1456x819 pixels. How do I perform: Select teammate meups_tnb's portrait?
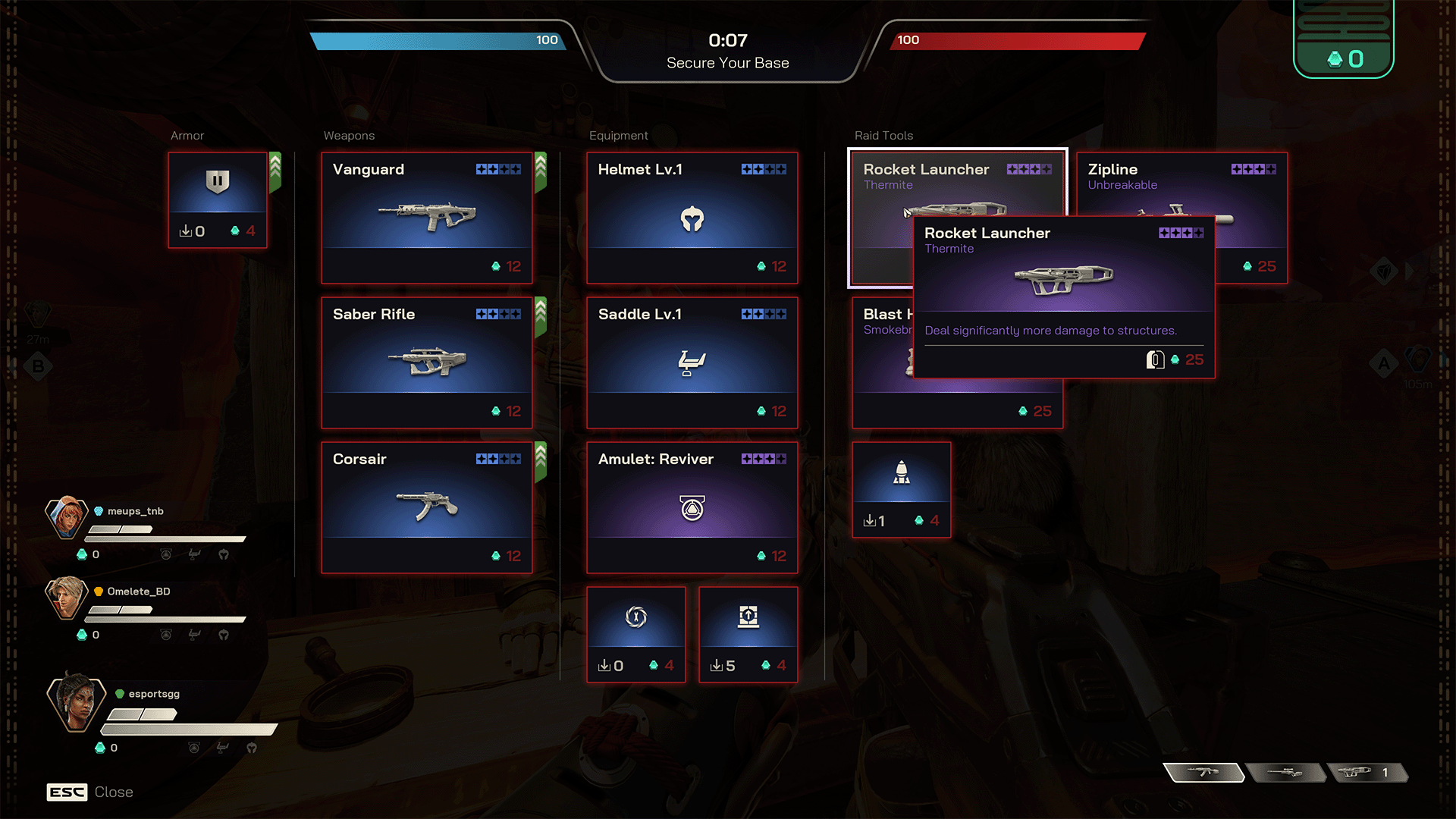click(66, 518)
